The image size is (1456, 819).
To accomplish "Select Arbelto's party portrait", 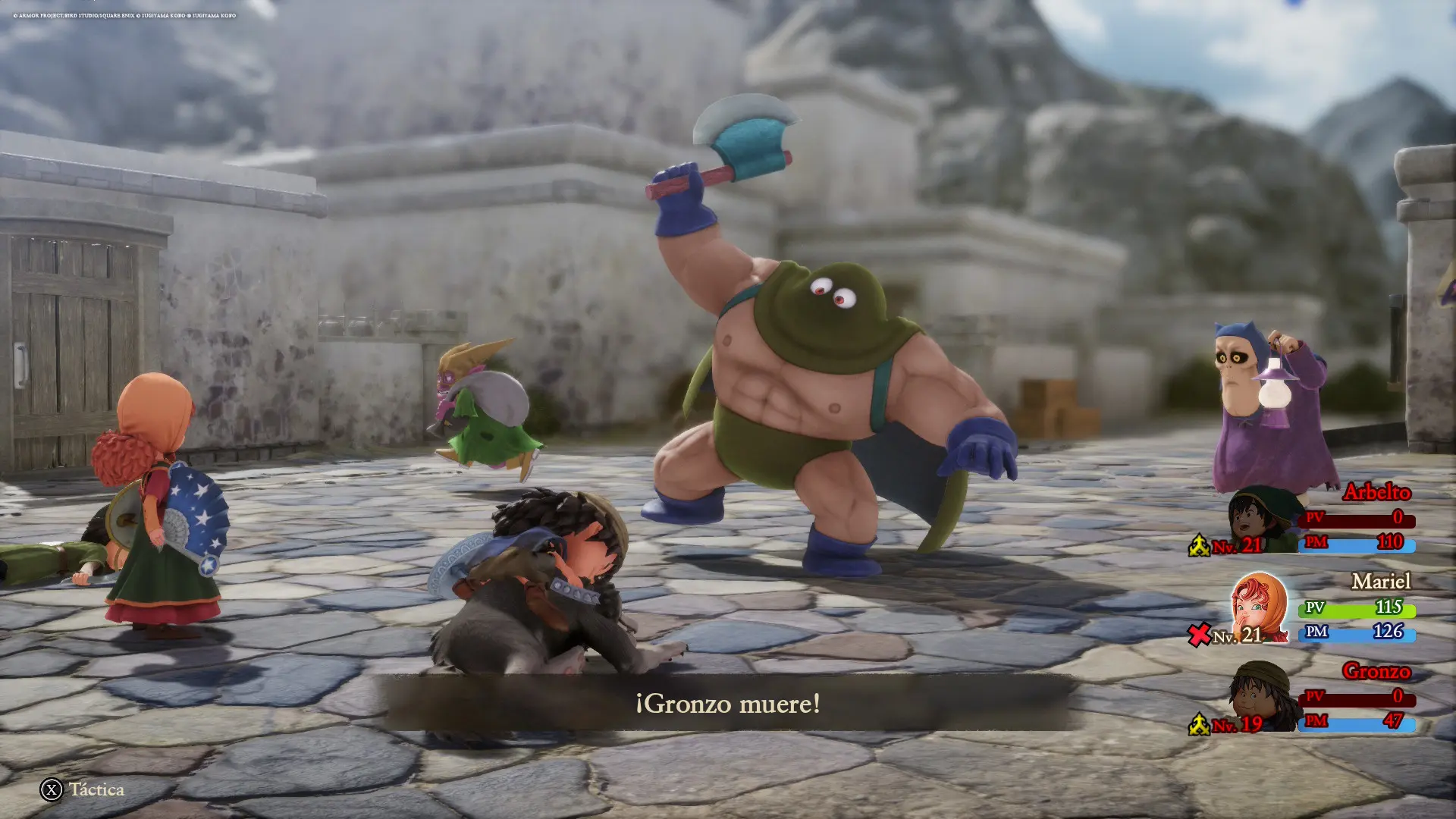I will point(1260,521).
